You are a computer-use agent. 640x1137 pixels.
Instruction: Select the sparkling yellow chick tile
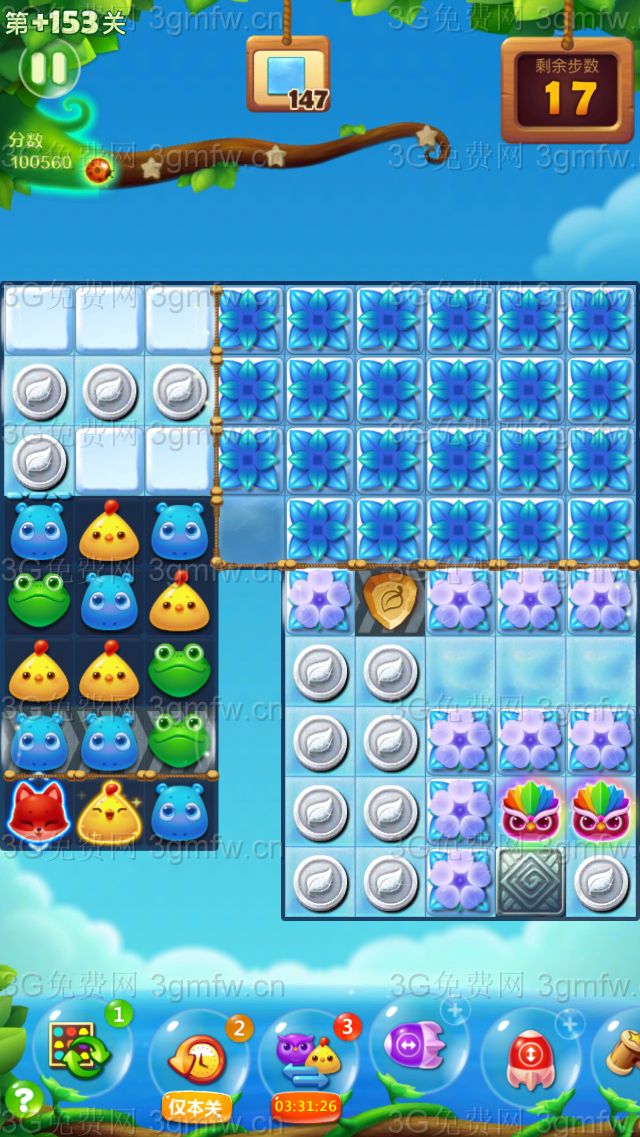click(108, 812)
